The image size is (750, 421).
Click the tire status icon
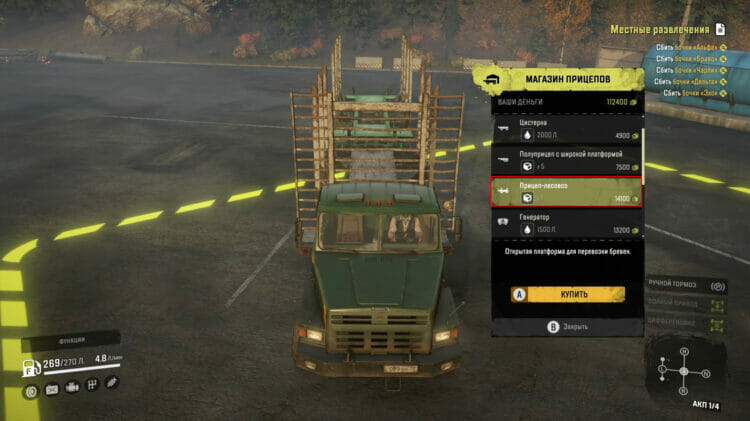pyautogui.click(x=31, y=389)
